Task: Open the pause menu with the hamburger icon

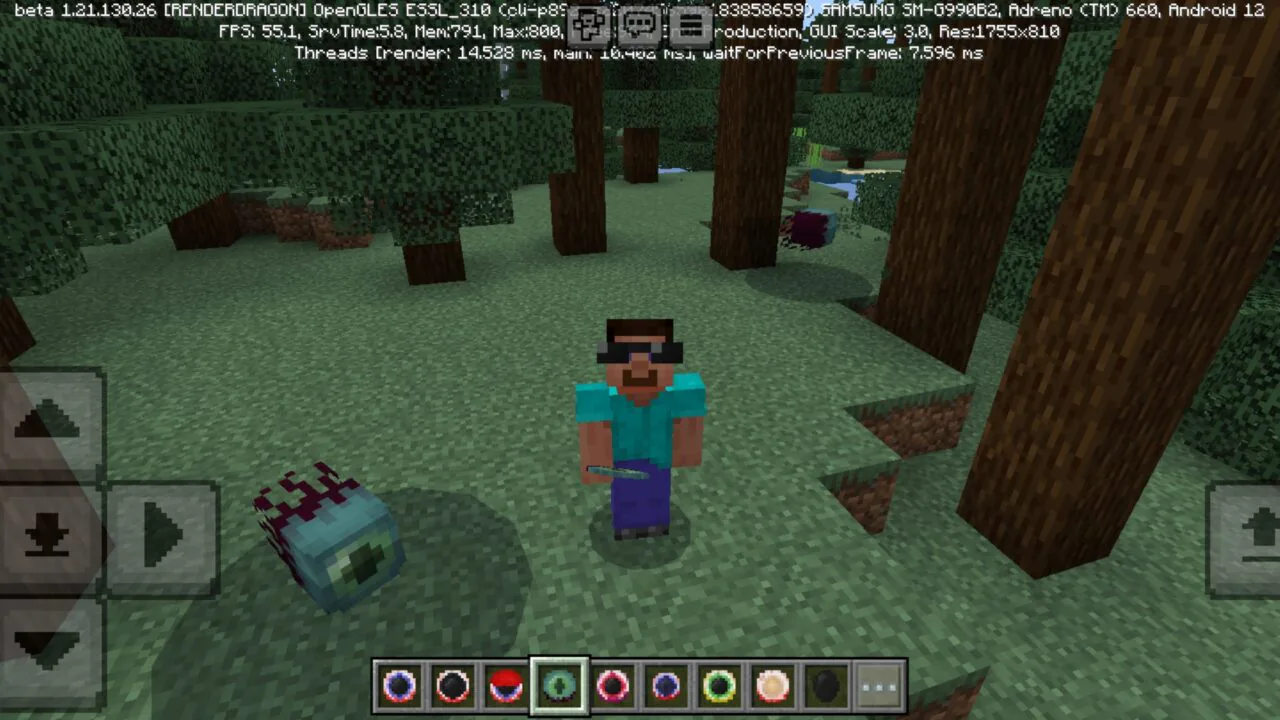Action: (x=692, y=27)
